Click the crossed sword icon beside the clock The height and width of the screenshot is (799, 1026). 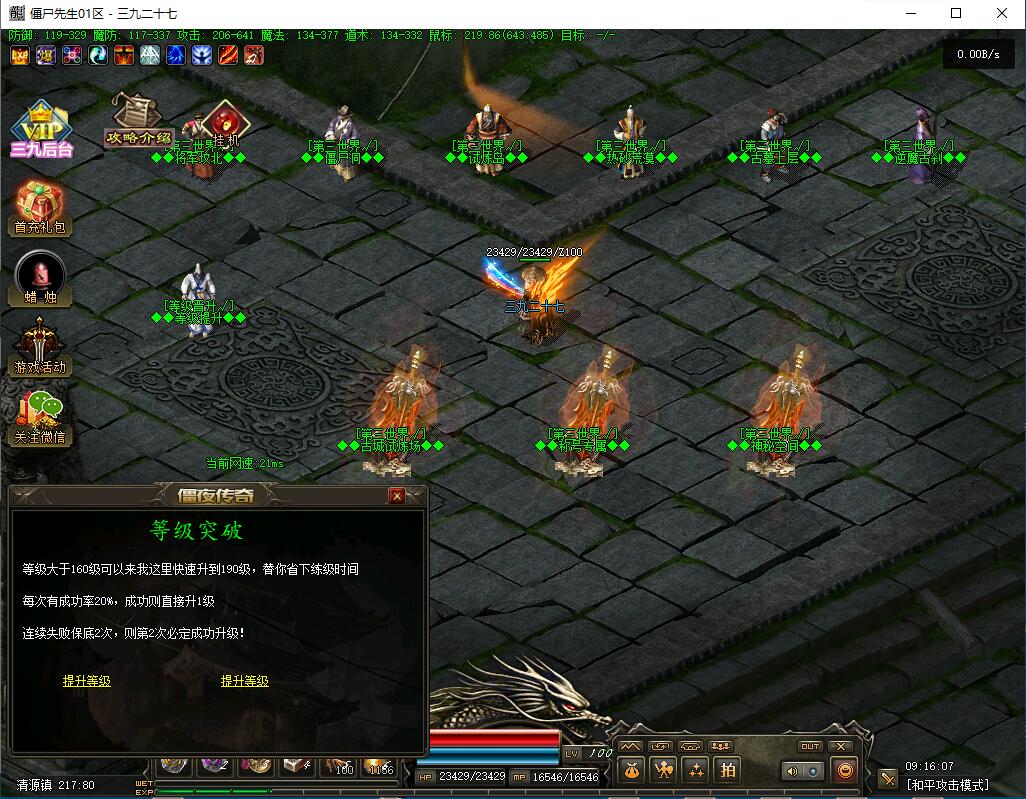[x=888, y=778]
